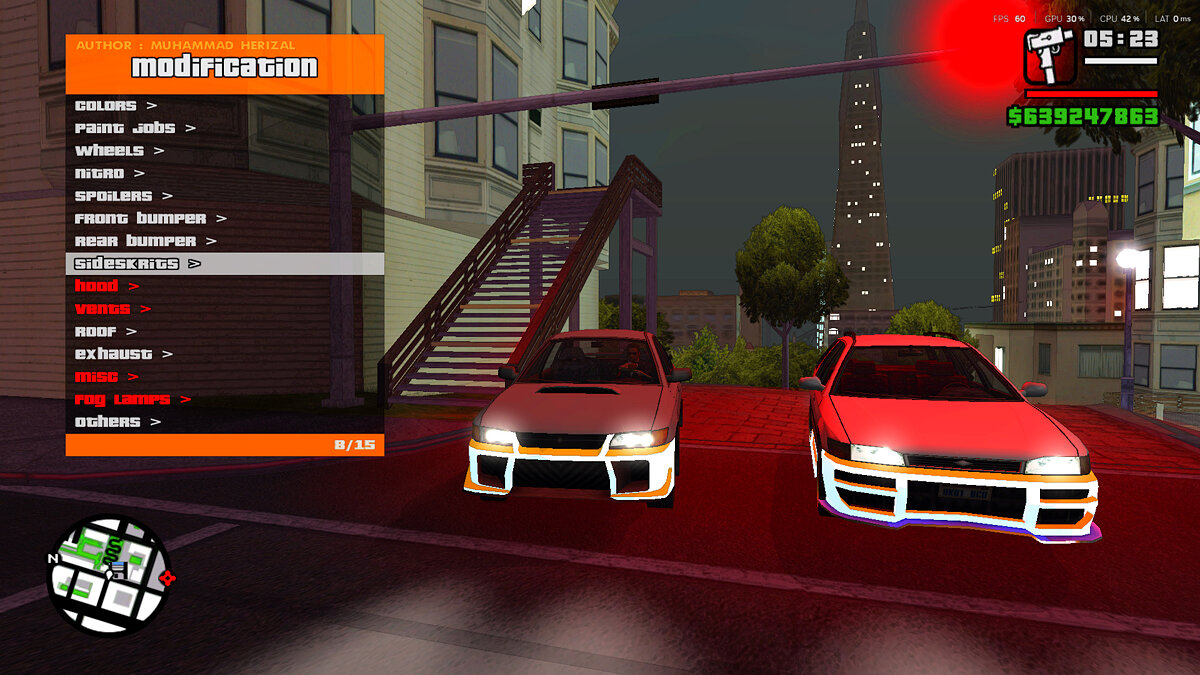
Task: Choose the Others menu entry
Action: (x=117, y=422)
